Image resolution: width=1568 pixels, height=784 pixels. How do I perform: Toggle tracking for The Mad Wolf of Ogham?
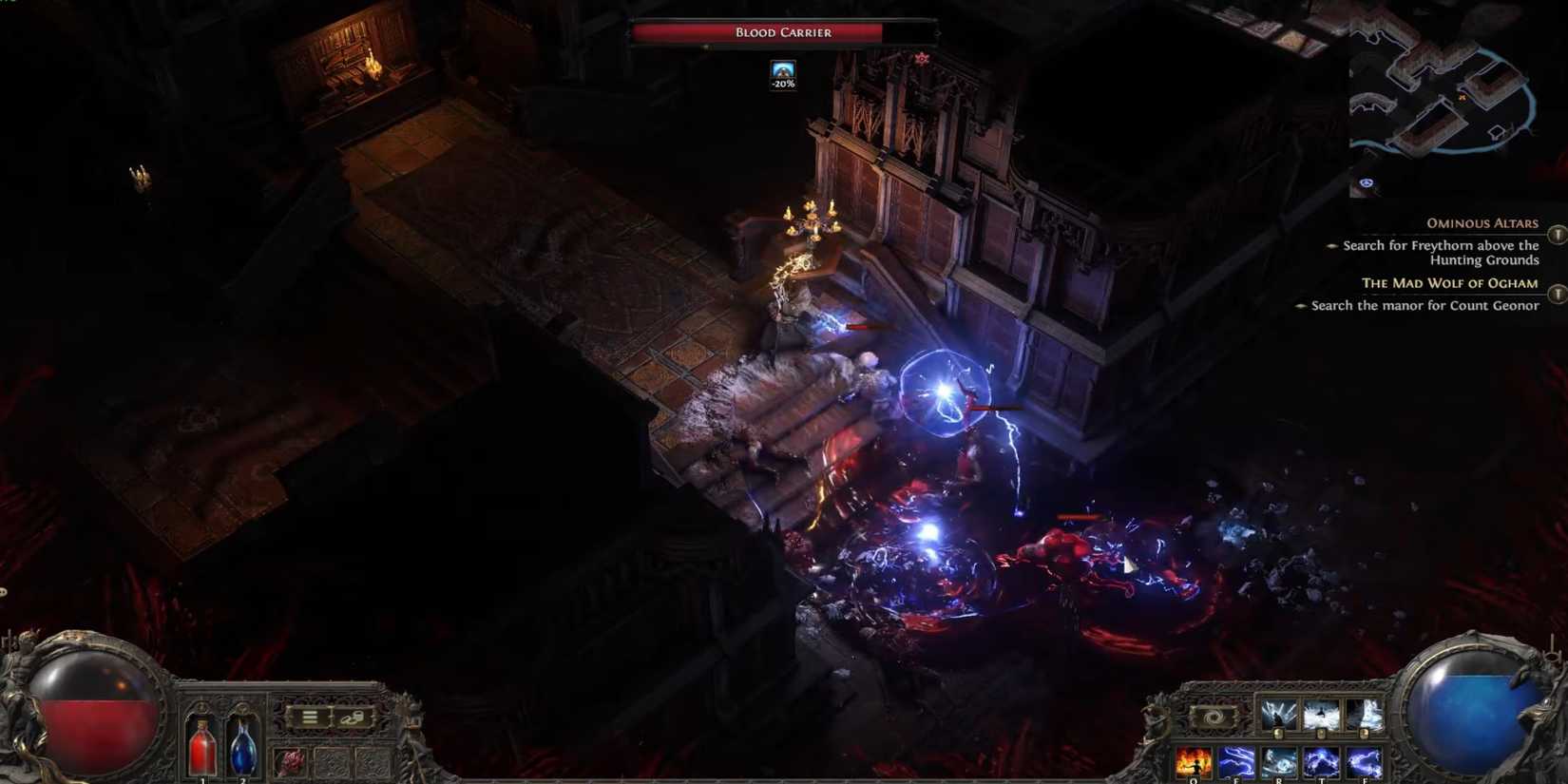click(1558, 292)
